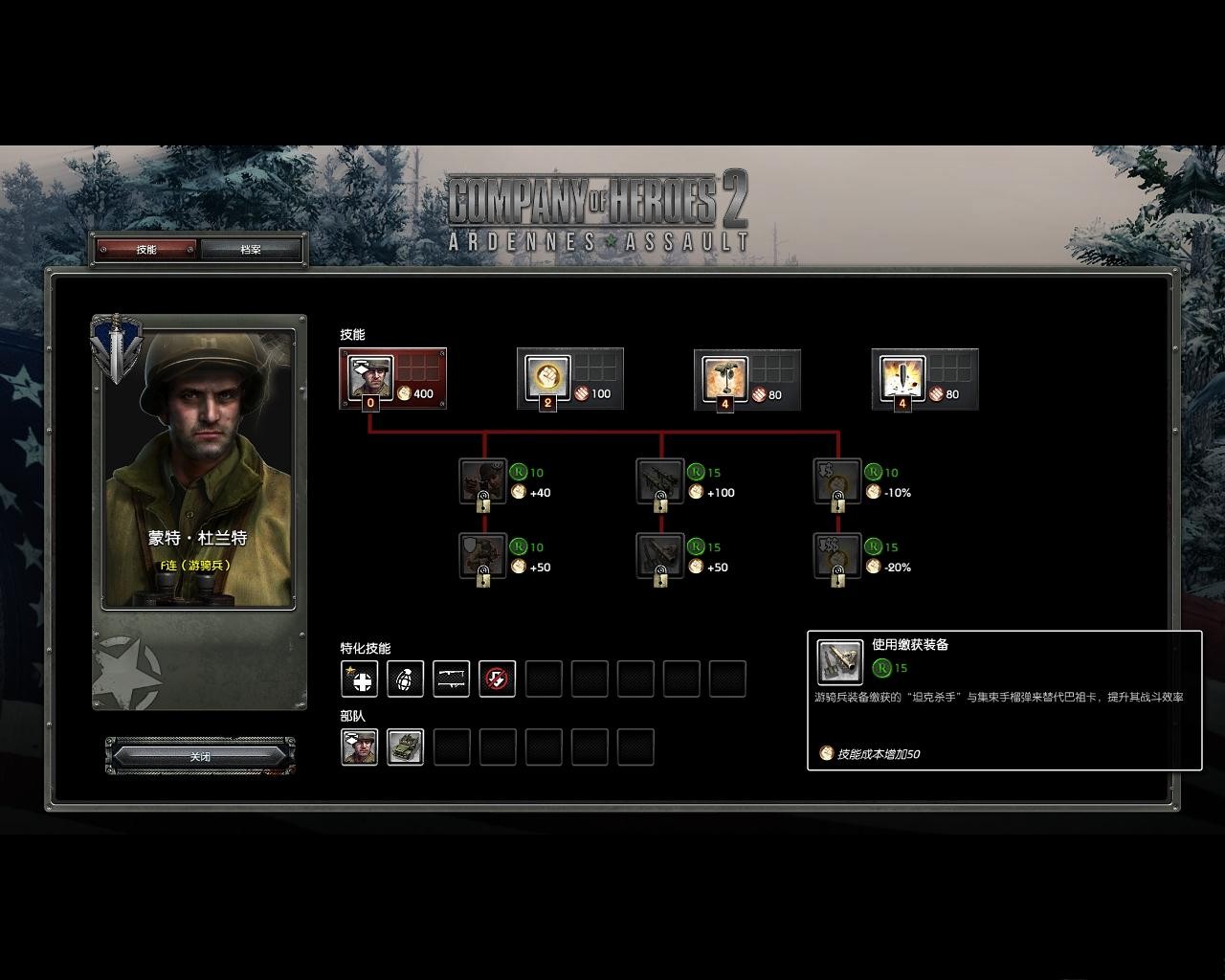Unlock the captured equipment upgrade costing +50

pyautogui.click(x=660, y=556)
